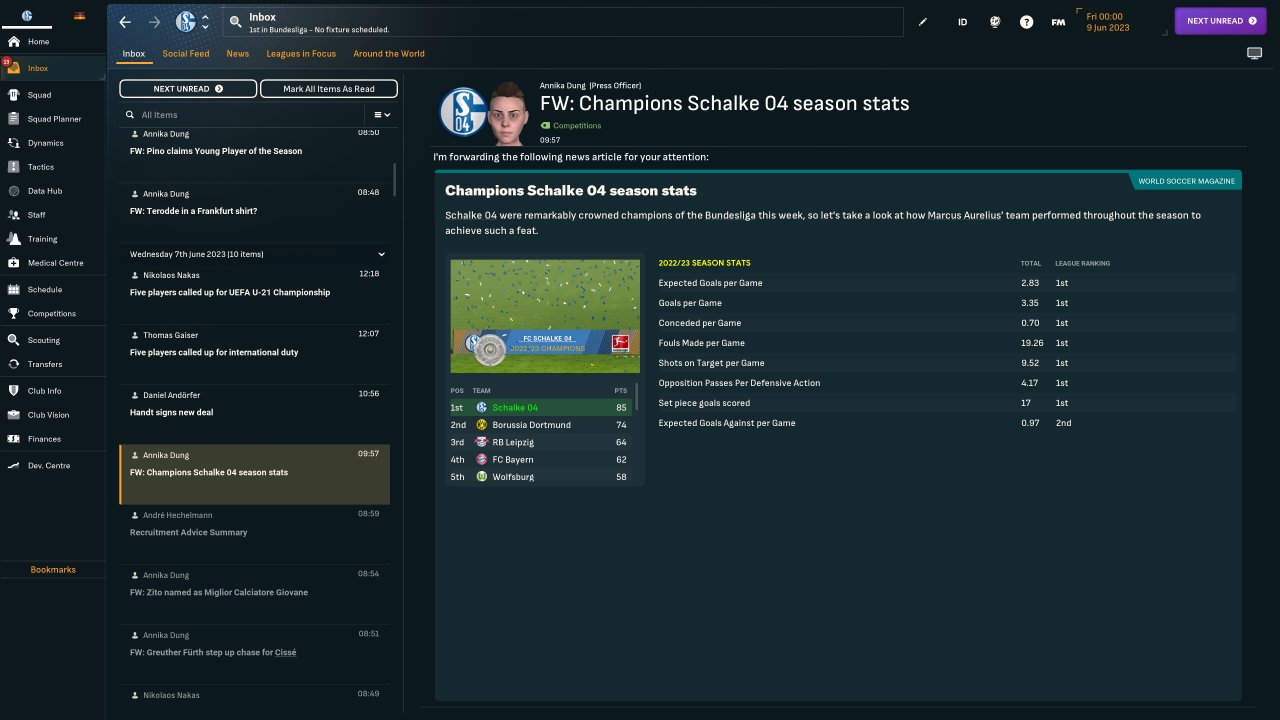This screenshot has width=1280, height=720.
Task: Show the Around the World tab
Action: click(389, 54)
